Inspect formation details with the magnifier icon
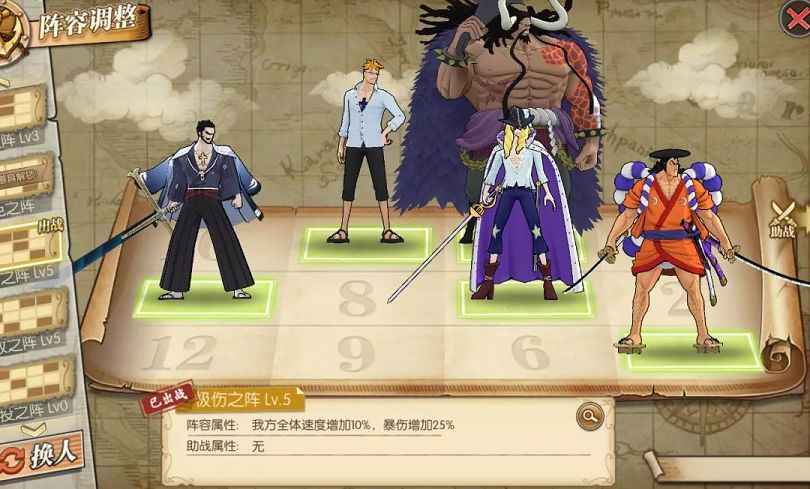810x489 pixels. 589,414
